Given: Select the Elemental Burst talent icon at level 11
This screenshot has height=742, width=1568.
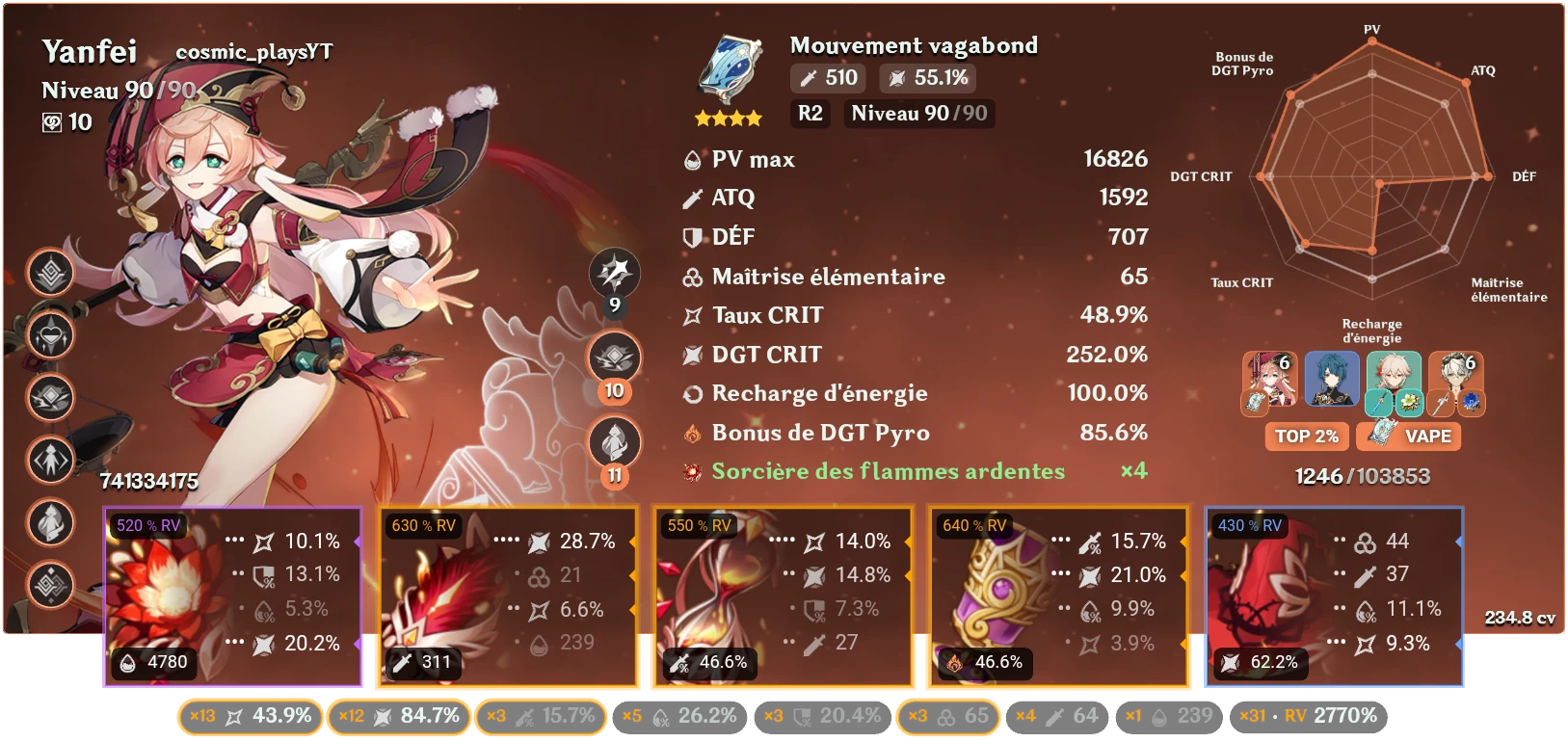Looking at the screenshot, I should tap(614, 442).
